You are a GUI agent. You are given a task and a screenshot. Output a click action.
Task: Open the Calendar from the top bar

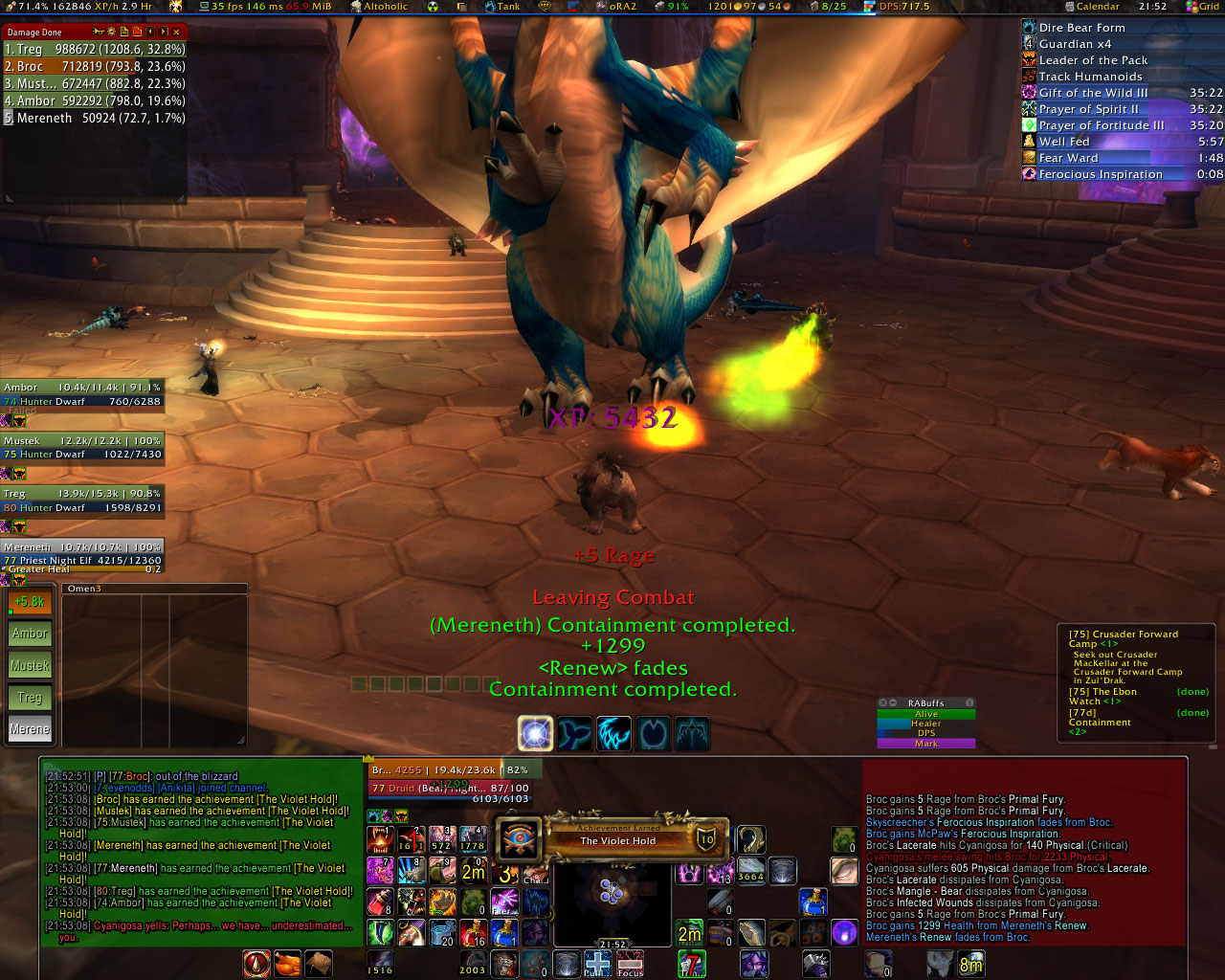click(x=1097, y=7)
